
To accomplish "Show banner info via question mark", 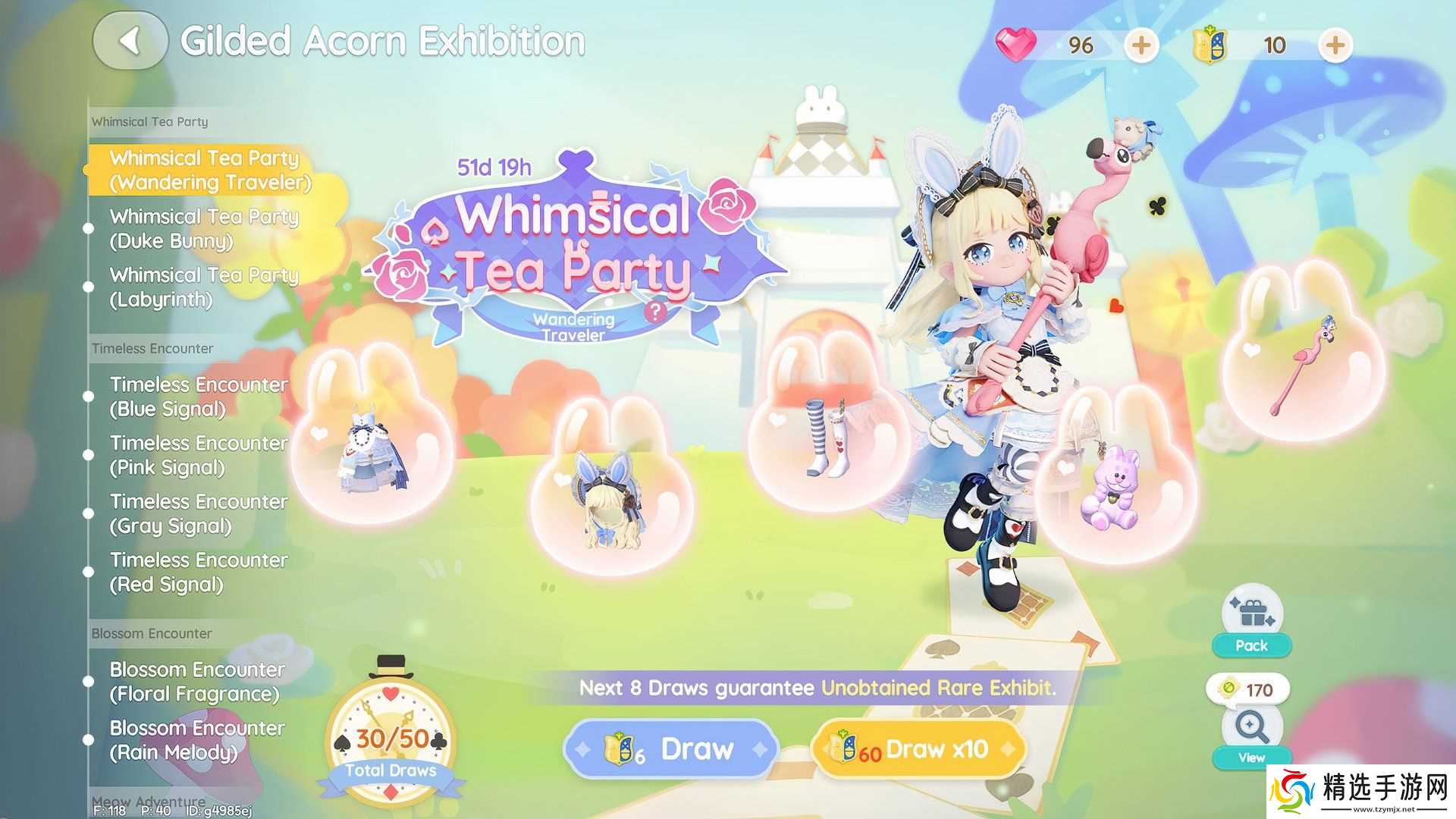I will [x=656, y=311].
